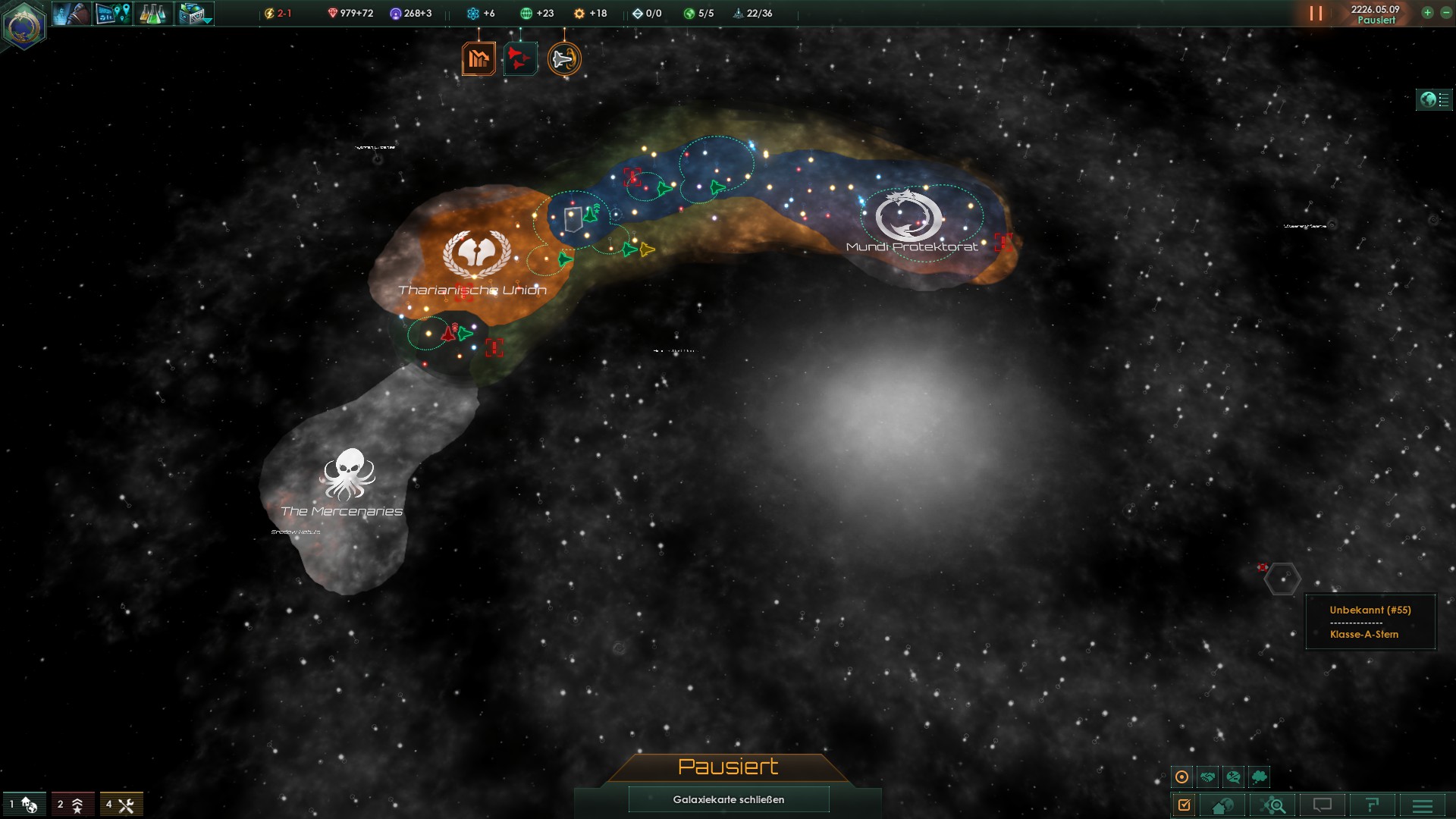This screenshot has width=1456, height=819.
Task: Select fleet group 1 in bottom bar
Action: (x=24, y=804)
